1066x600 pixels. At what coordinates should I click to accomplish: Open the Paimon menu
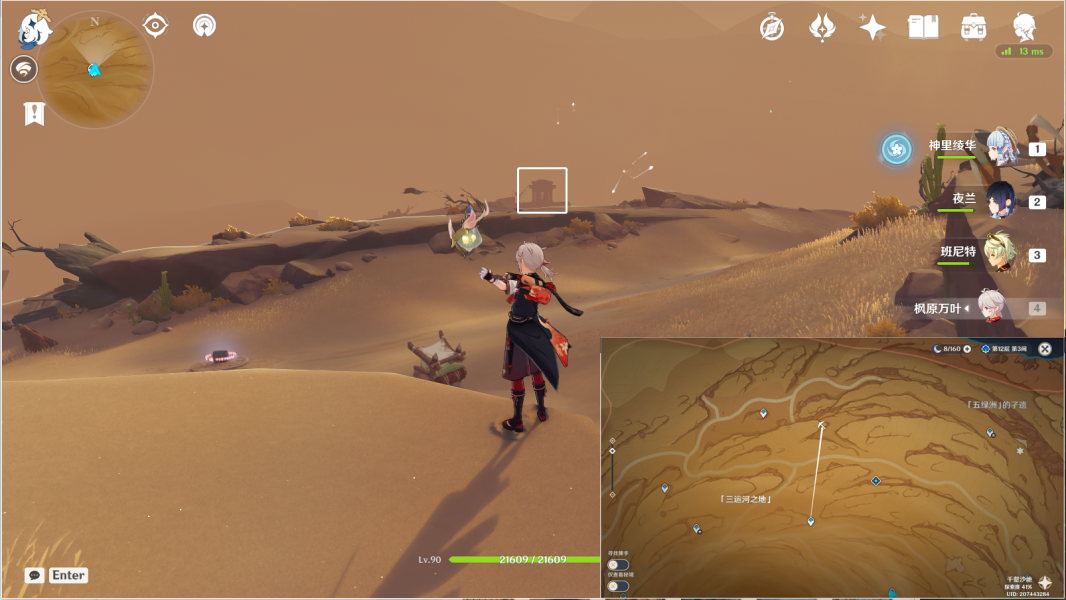(x=35, y=29)
